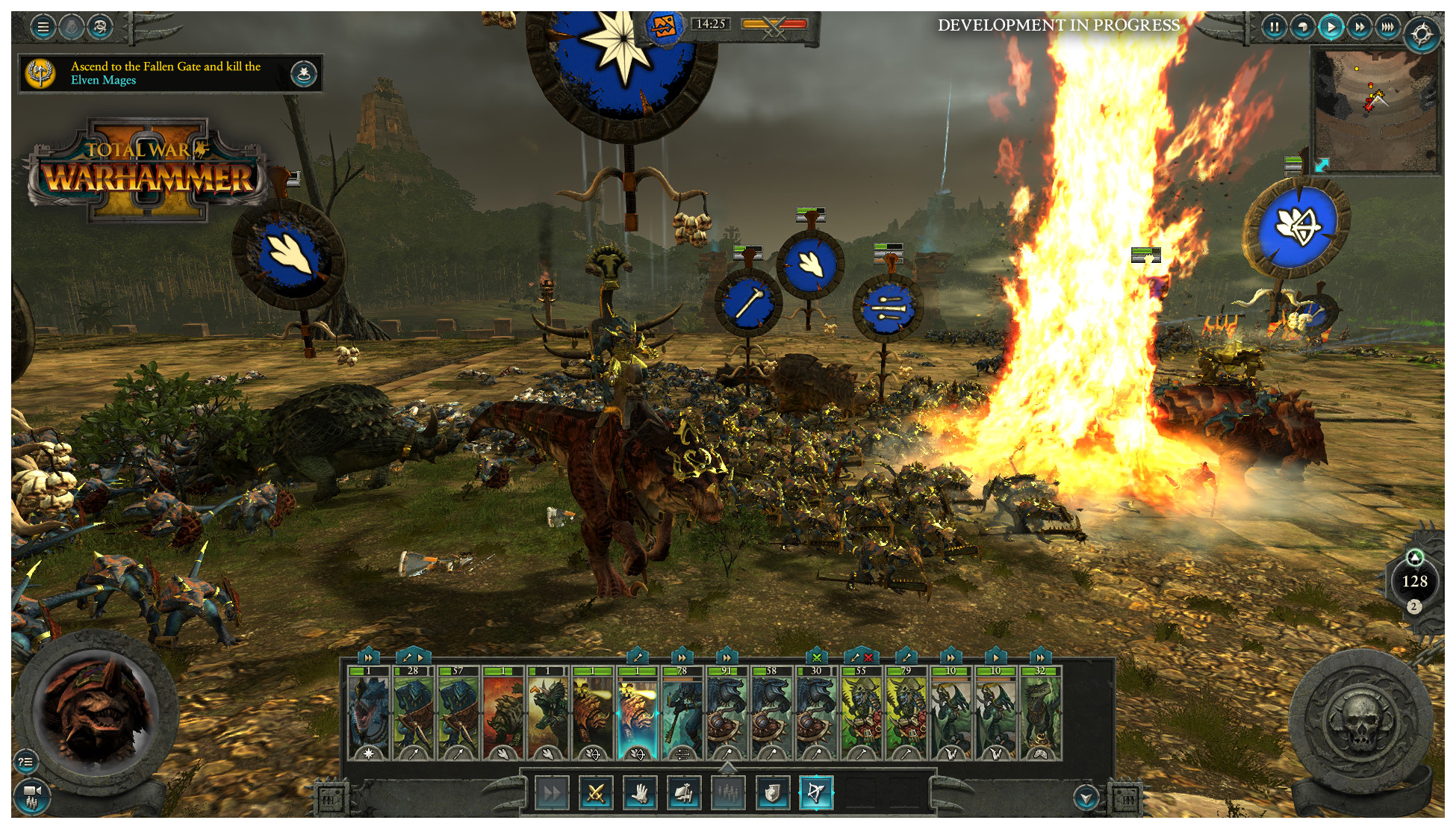This screenshot has height=829, width=1456.
Task: Open the hamburger game menu
Action: [43, 28]
